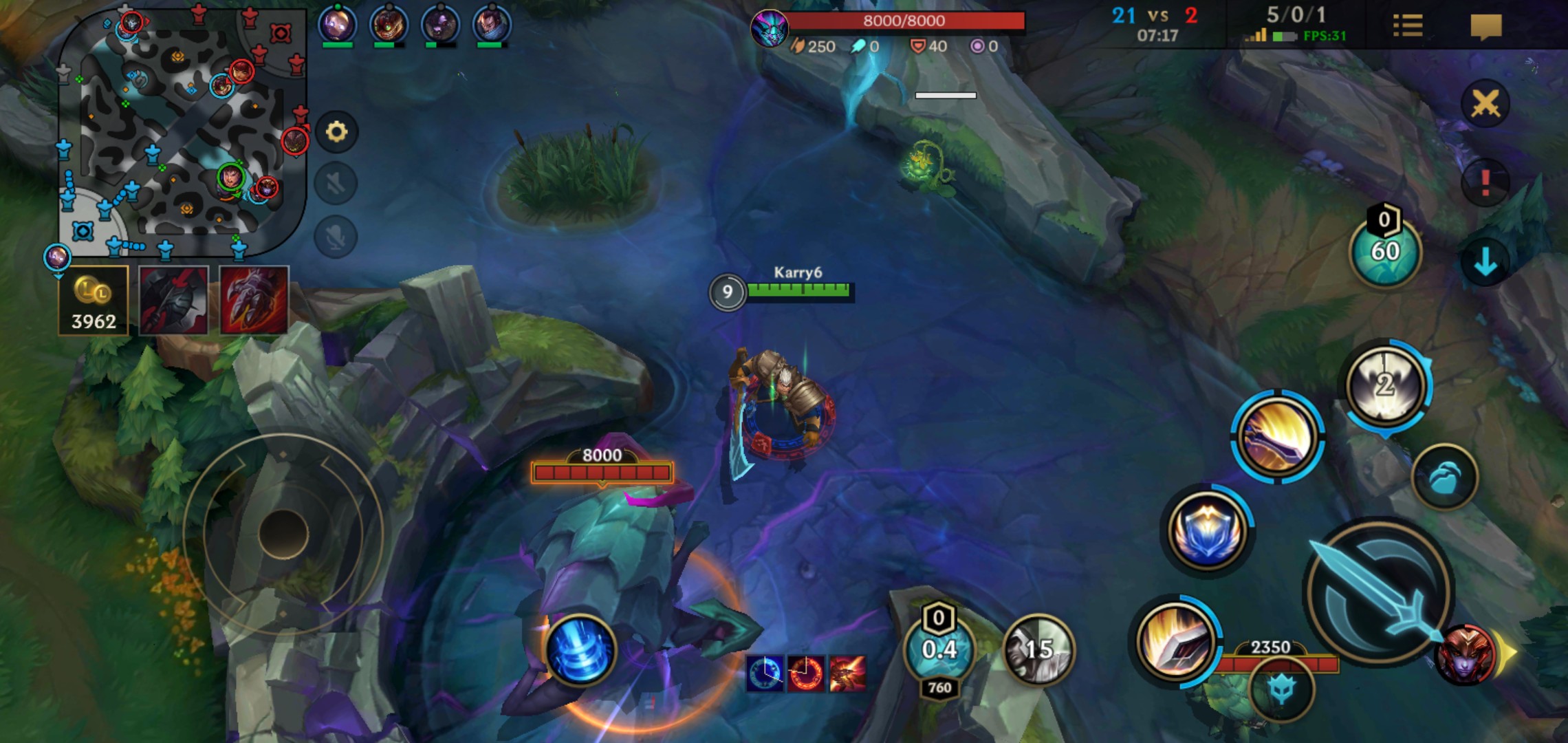Image resolution: width=1568 pixels, height=743 pixels.
Task: Tap the blue recall button
Action: pyautogui.click(x=580, y=650)
